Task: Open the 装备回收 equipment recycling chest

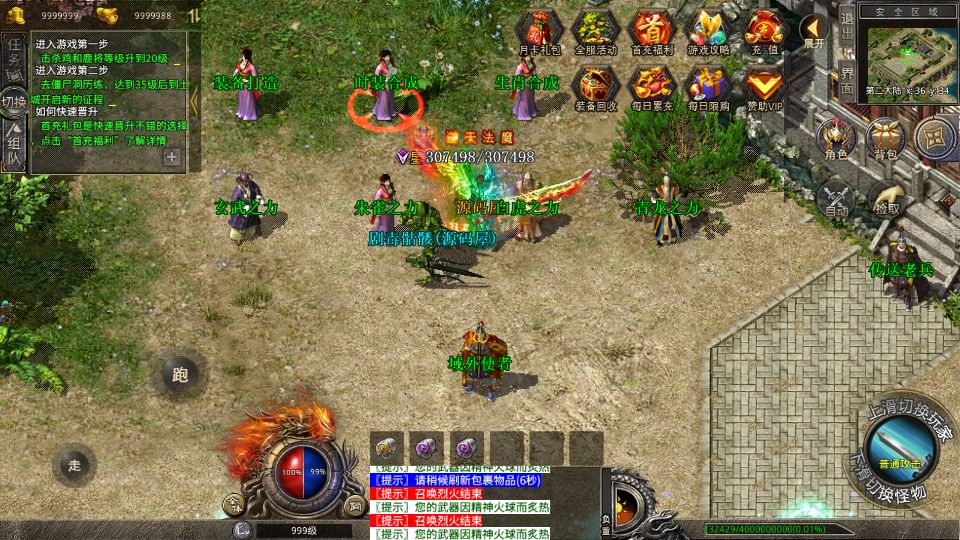Action: pos(595,87)
